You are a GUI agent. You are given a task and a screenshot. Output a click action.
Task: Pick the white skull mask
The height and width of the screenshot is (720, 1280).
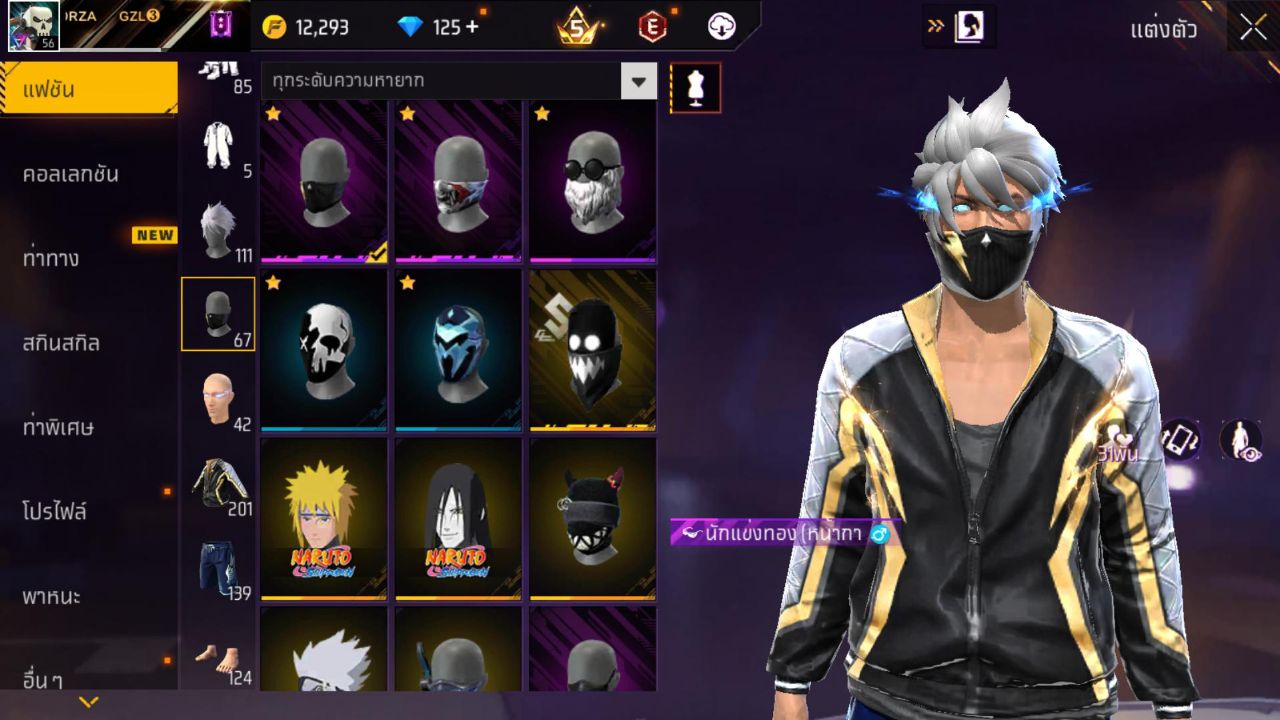[x=324, y=349]
